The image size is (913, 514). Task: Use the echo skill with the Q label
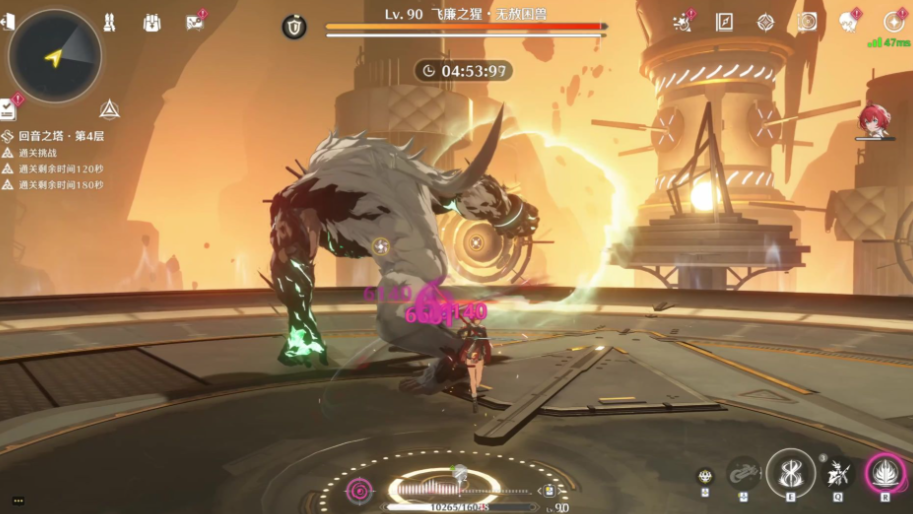click(837, 472)
